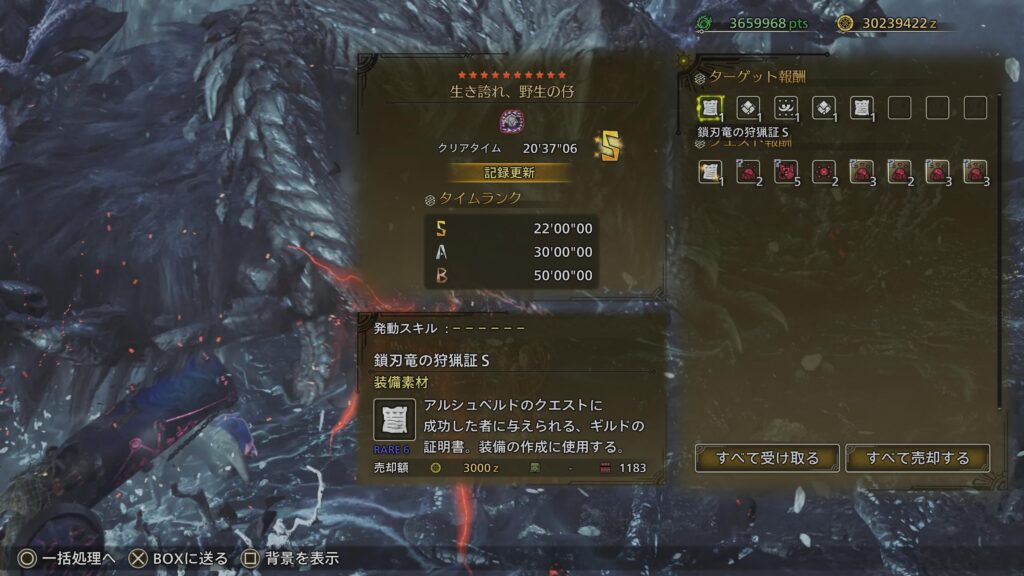Click the すべて売却する (sell all) button
Image resolution: width=1024 pixels, height=576 pixels.
[917, 458]
